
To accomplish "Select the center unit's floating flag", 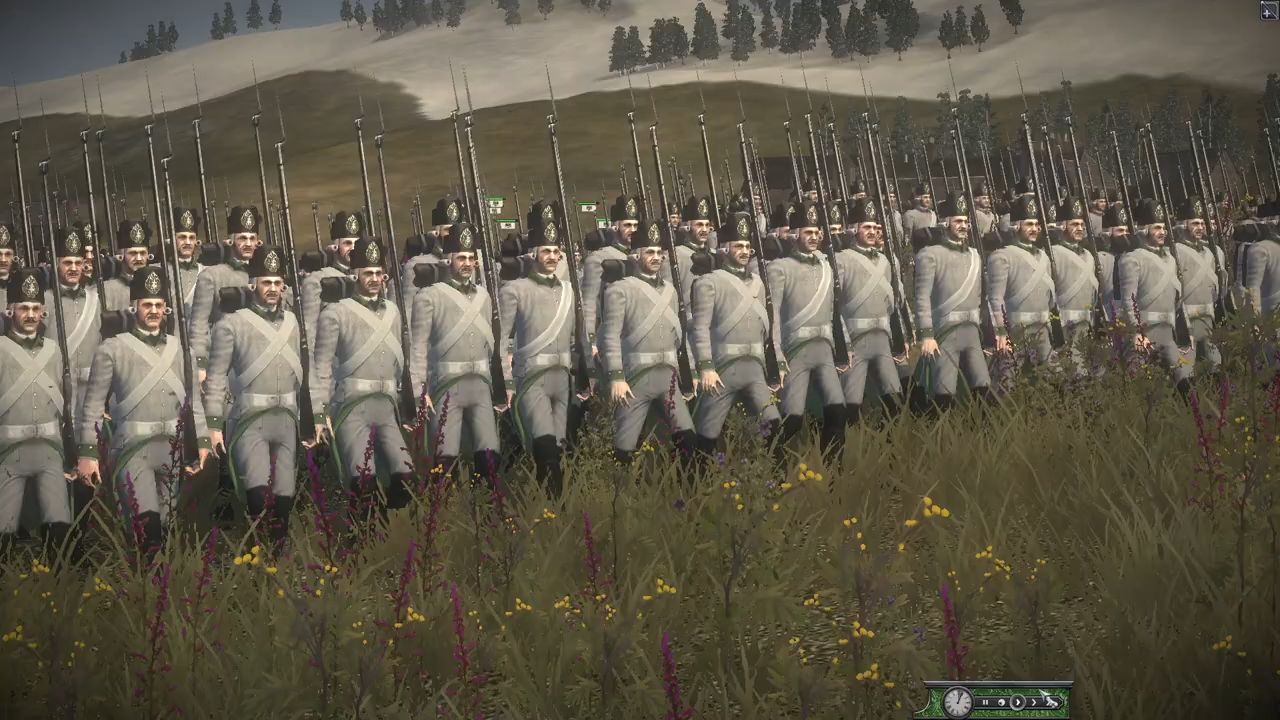I will (x=589, y=210).
